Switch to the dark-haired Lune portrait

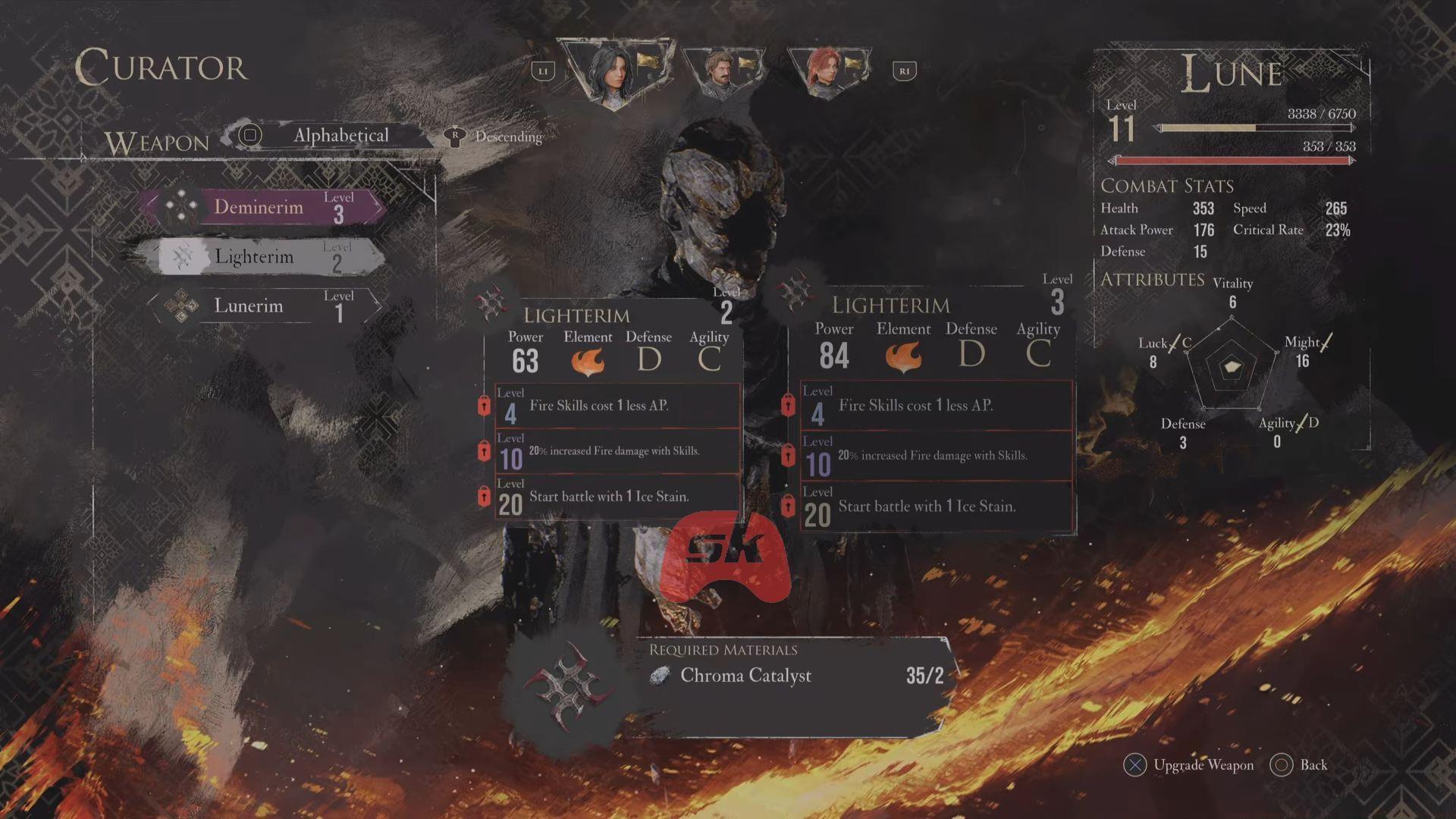tap(614, 74)
